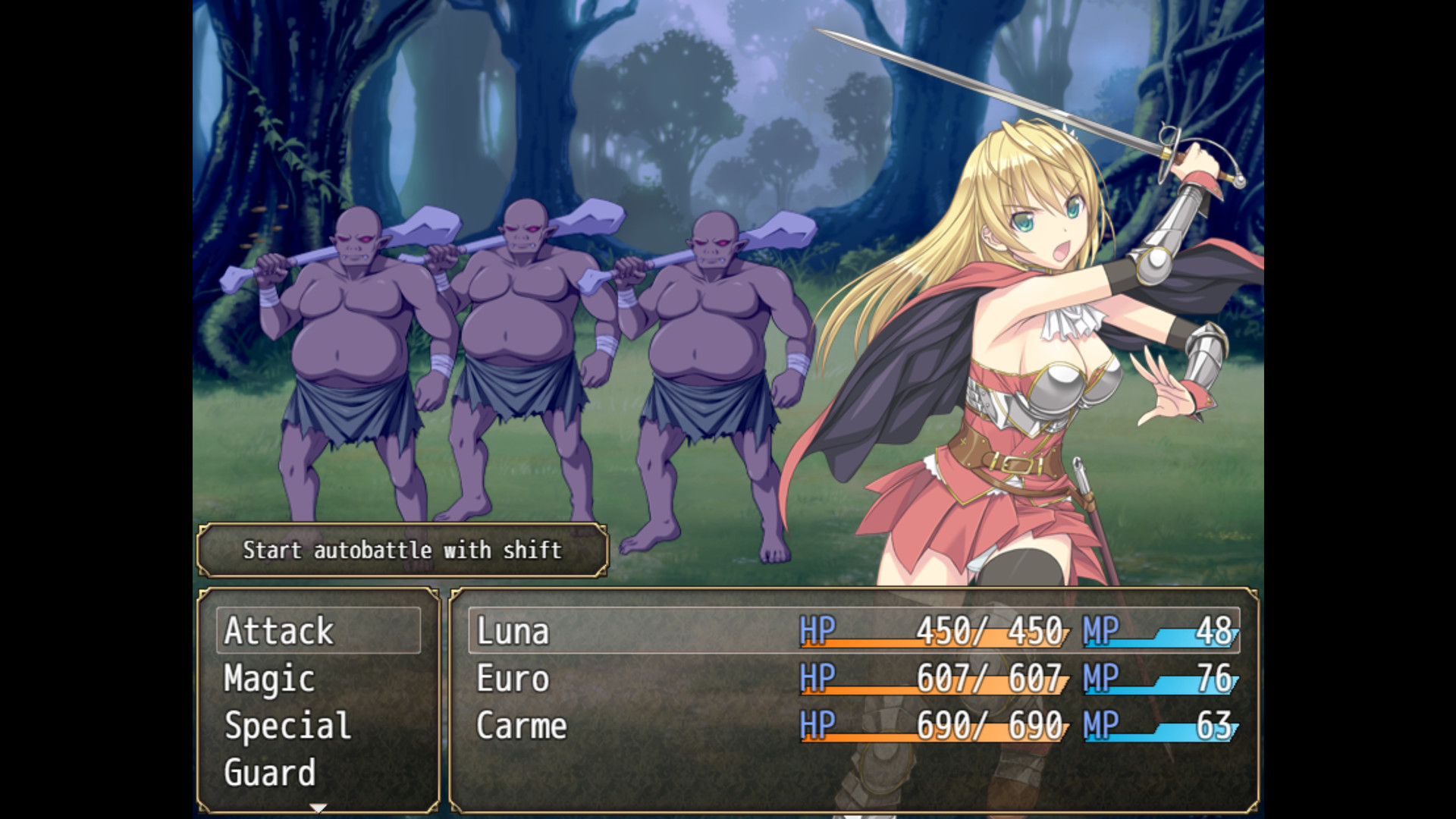Select Euro's party status row

[x=853, y=678]
